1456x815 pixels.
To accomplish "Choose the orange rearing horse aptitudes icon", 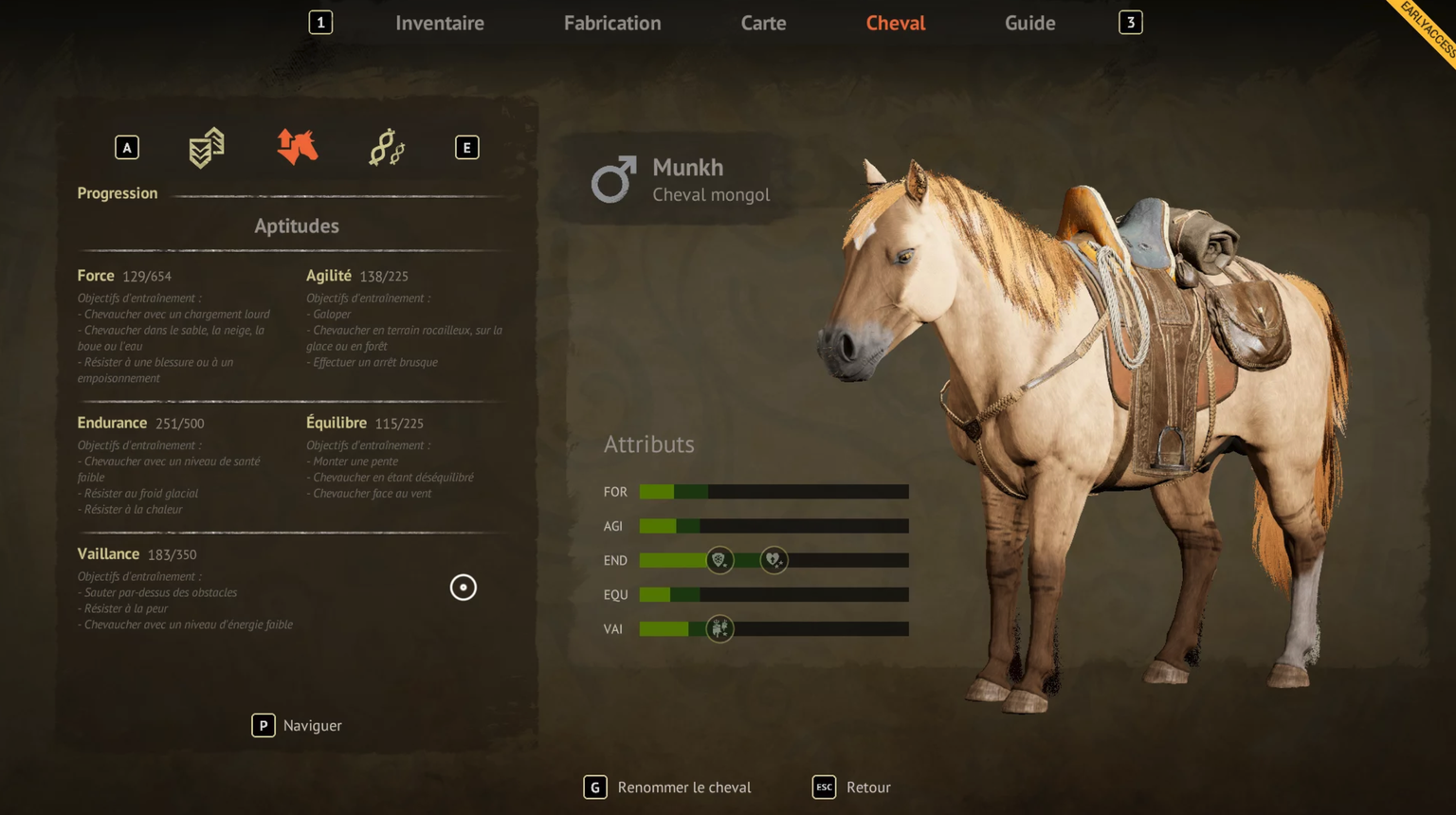I will [x=297, y=148].
